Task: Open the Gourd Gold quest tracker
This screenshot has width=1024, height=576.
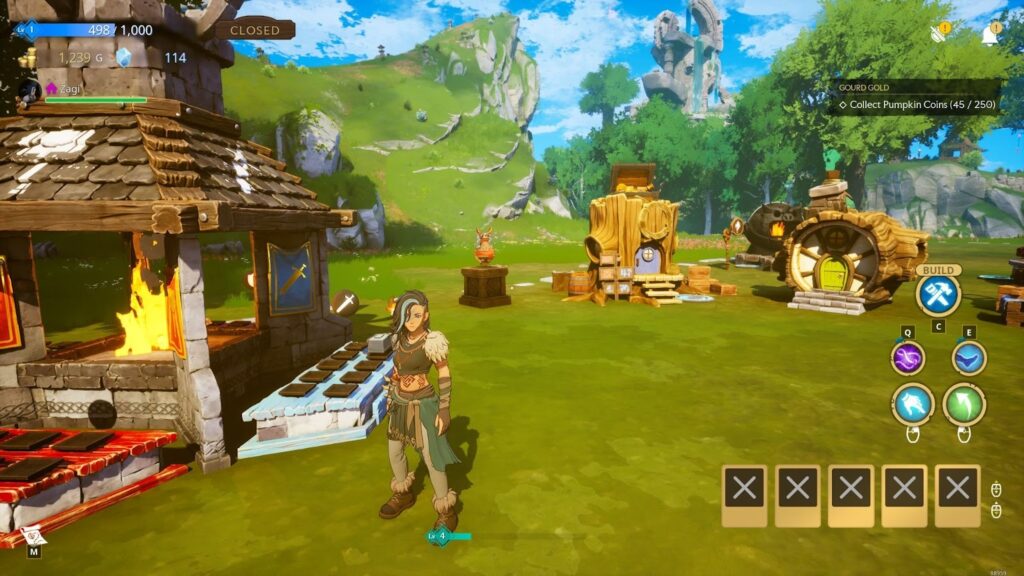Action: (912, 97)
